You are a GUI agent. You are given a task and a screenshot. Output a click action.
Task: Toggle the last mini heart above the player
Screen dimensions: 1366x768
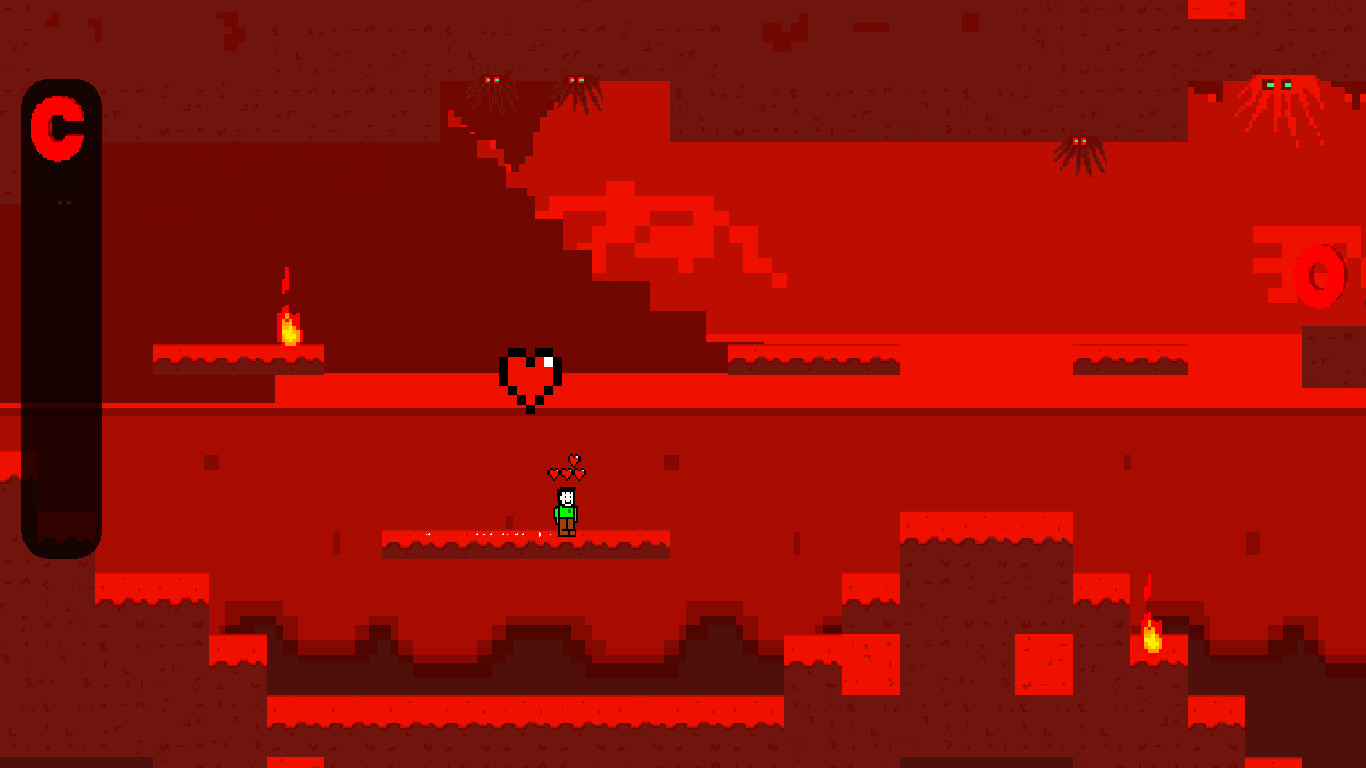point(580,474)
